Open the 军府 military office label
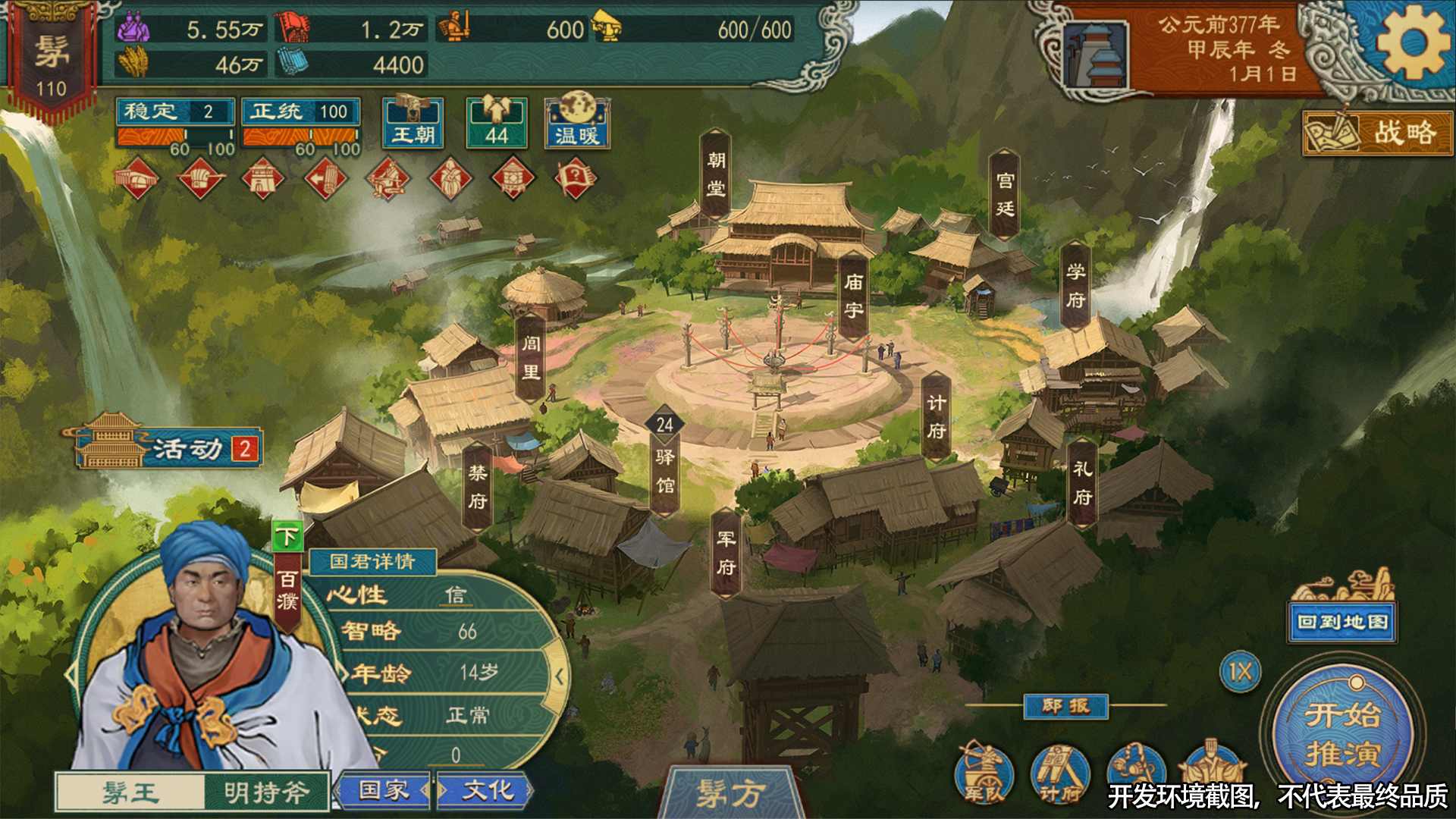The width and height of the screenshot is (1456, 819). (726, 553)
